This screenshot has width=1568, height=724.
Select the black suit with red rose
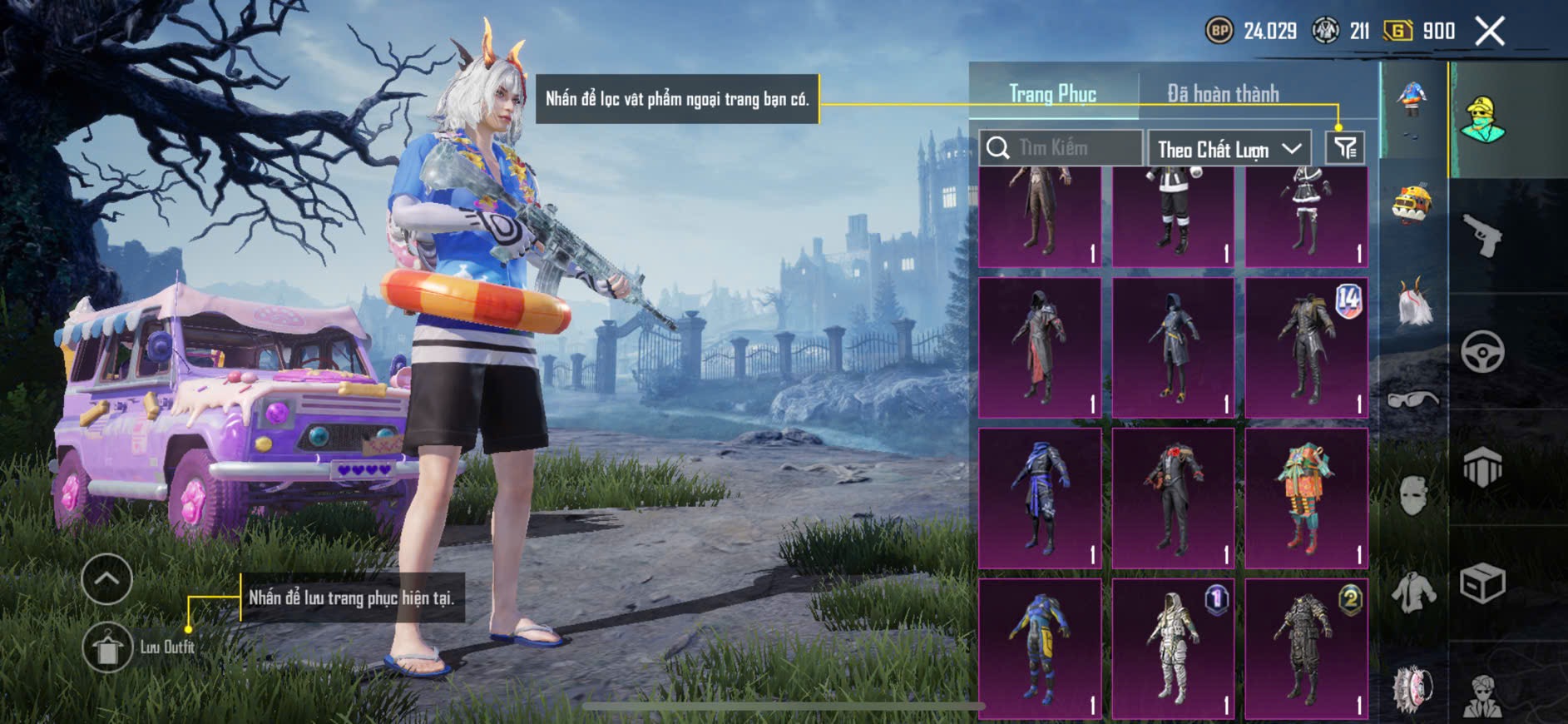click(1173, 498)
